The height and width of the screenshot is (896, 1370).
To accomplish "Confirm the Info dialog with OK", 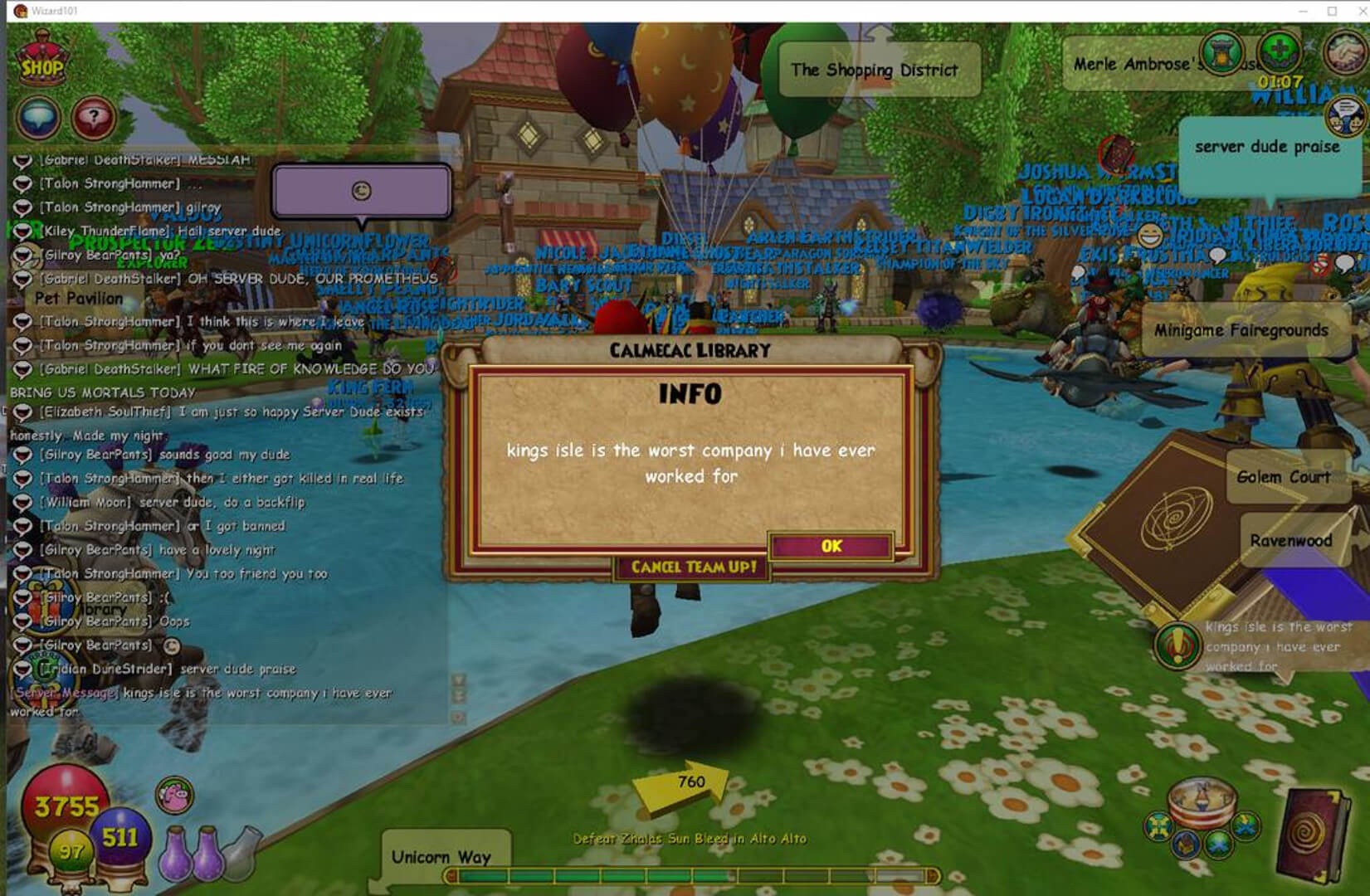I will click(831, 546).
